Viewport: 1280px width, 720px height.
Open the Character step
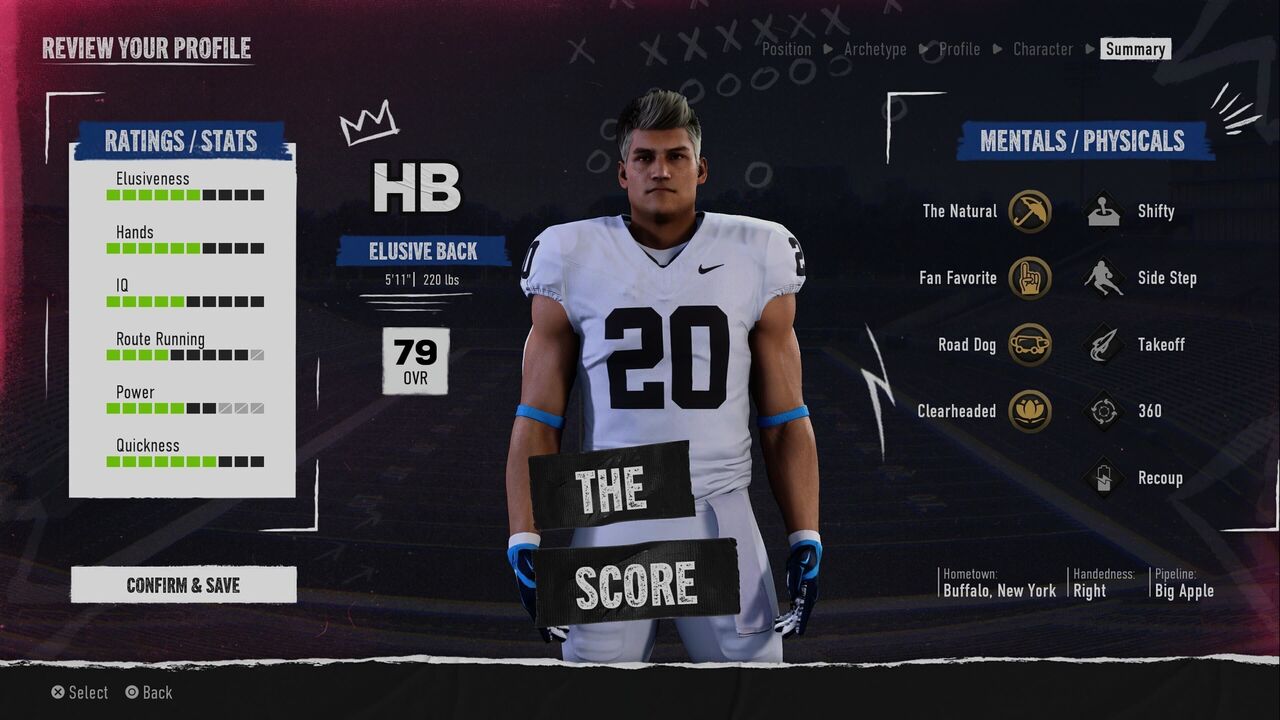(x=1042, y=49)
